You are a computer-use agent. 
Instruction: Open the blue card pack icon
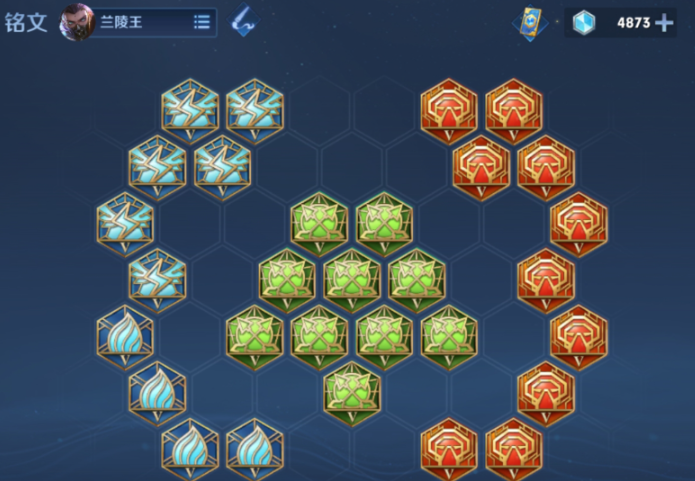tap(531, 23)
